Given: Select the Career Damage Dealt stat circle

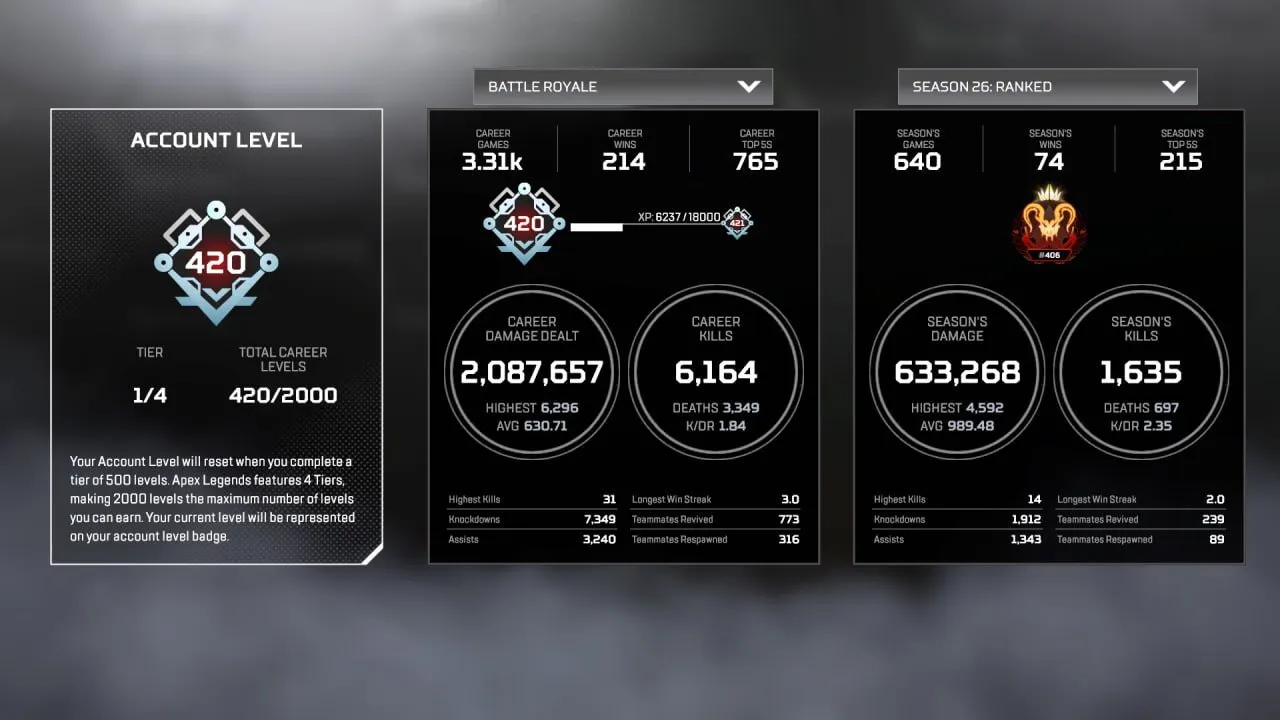Looking at the screenshot, I should click(531, 372).
